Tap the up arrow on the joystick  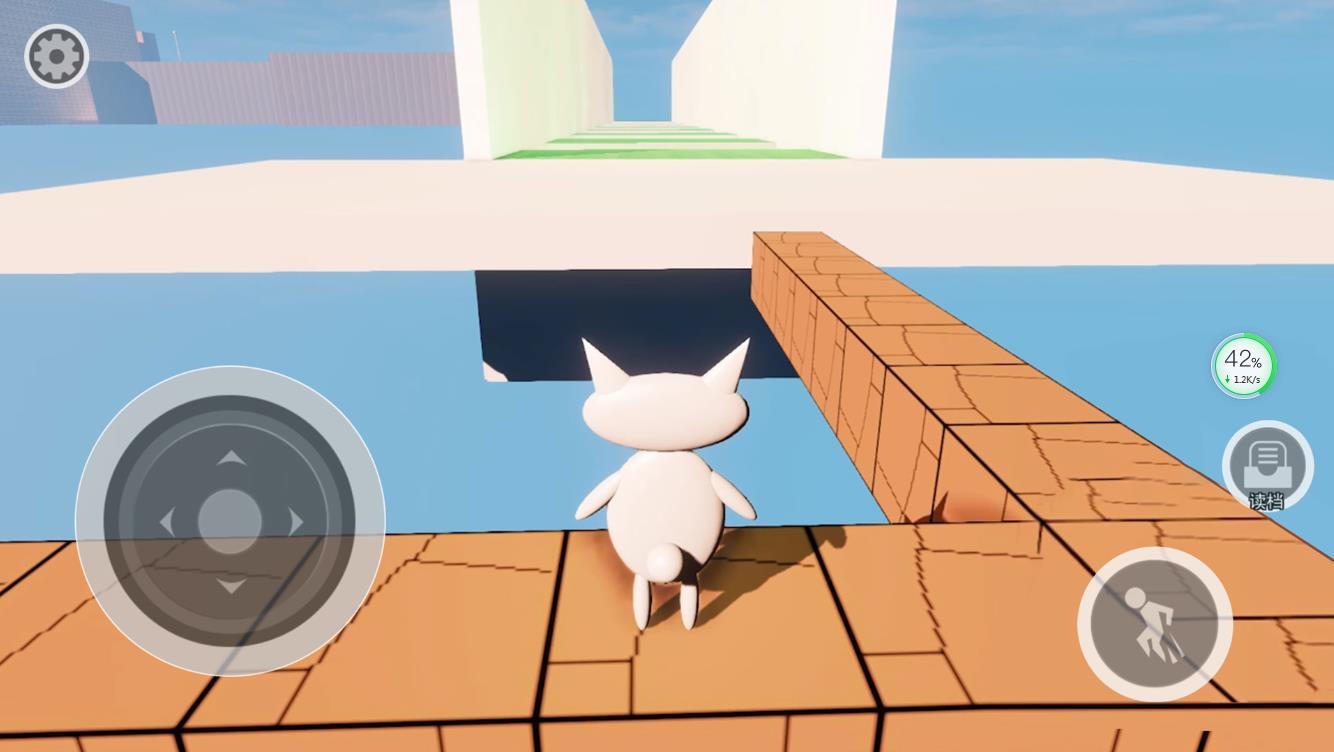(231, 459)
